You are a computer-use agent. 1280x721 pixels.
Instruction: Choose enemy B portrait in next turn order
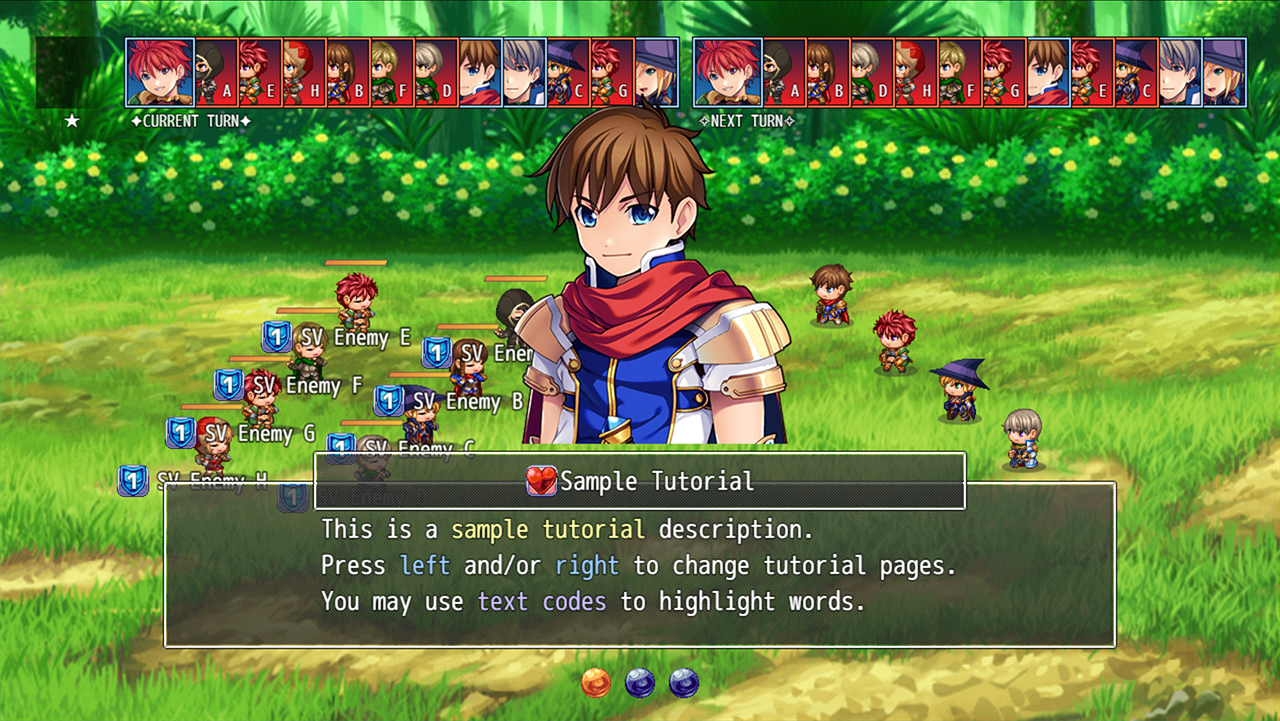click(x=828, y=72)
